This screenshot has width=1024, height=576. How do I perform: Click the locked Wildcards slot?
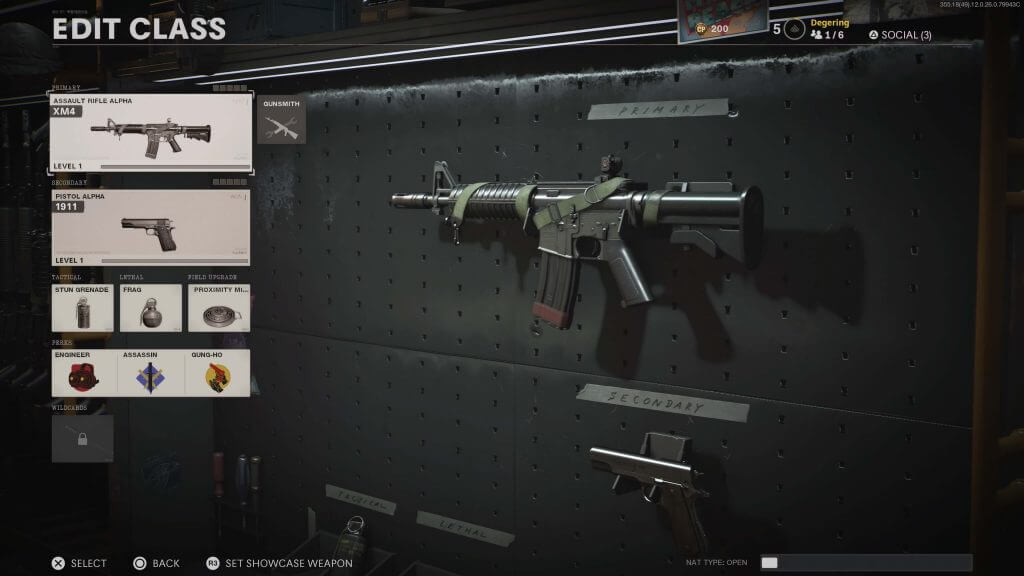click(82, 438)
